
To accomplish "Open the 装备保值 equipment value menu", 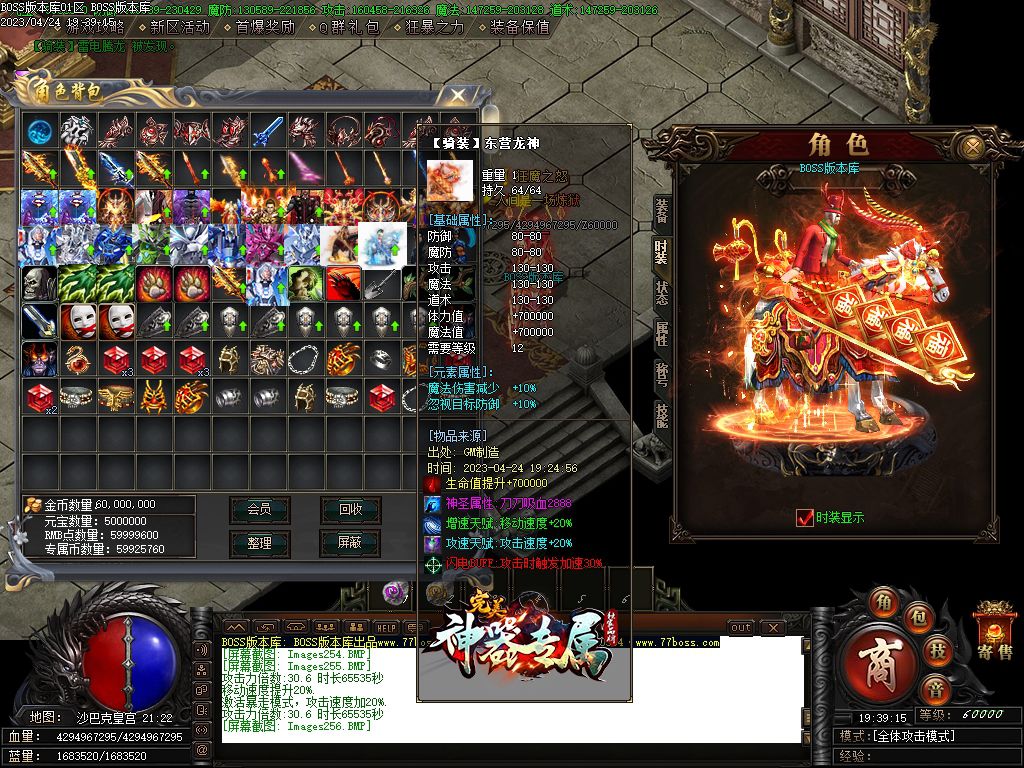I will point(520,27).
